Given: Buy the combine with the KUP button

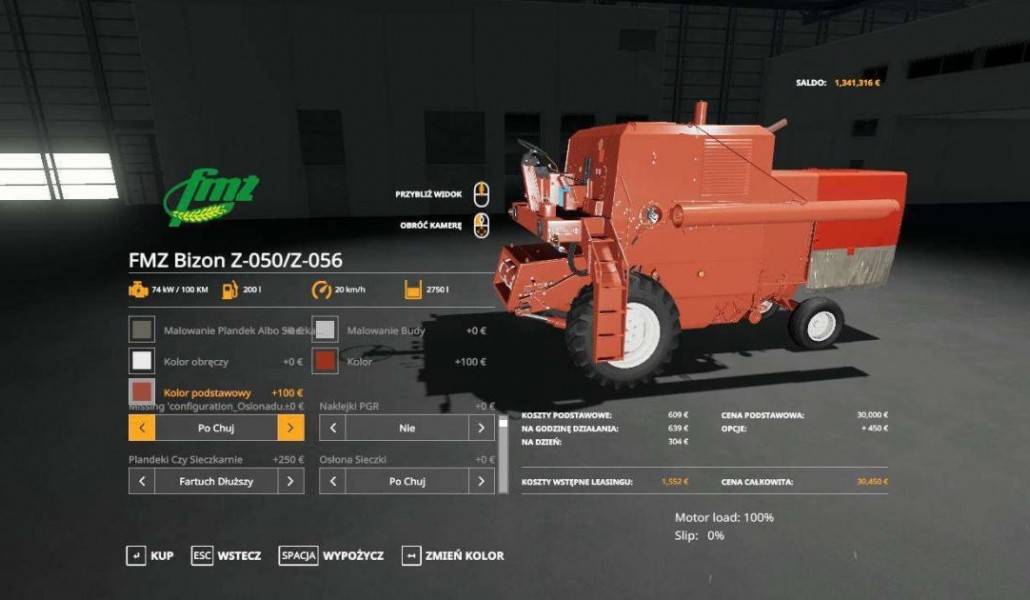Looking at the screenshot, I should (x=150, y=555).
